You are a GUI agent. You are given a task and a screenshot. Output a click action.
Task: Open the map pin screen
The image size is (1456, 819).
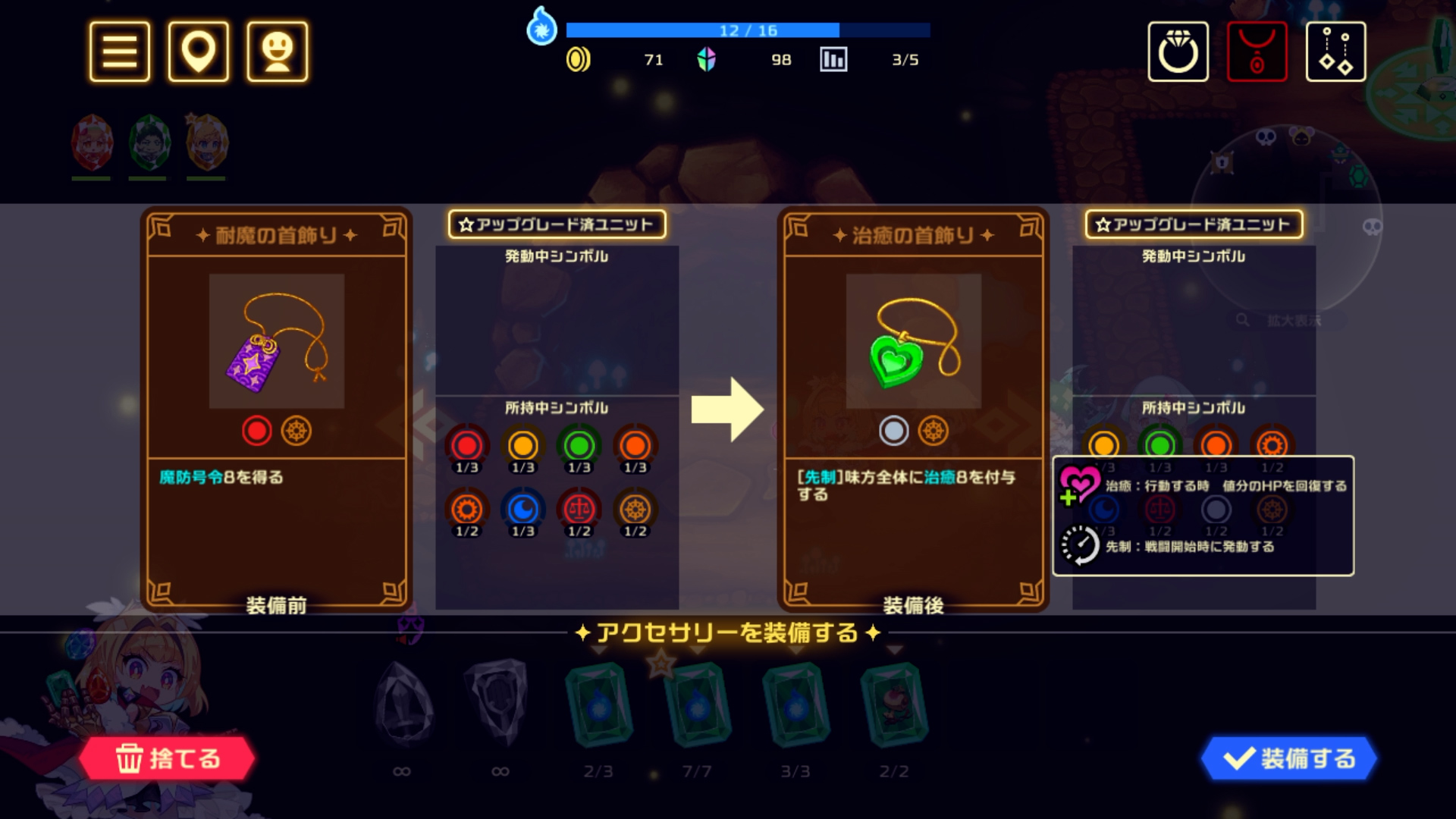199,52
